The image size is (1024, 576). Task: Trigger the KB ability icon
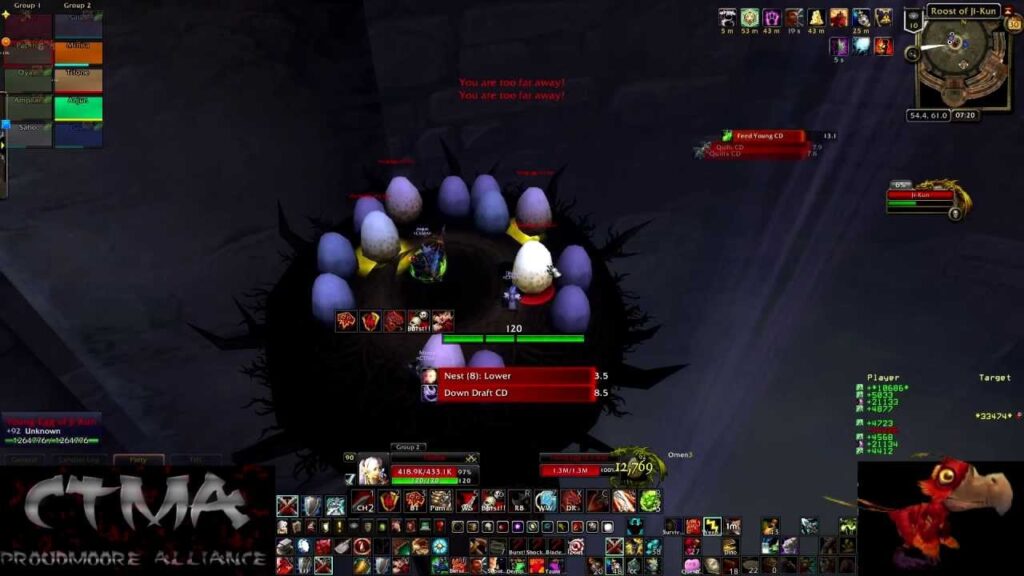coord(518,501)
